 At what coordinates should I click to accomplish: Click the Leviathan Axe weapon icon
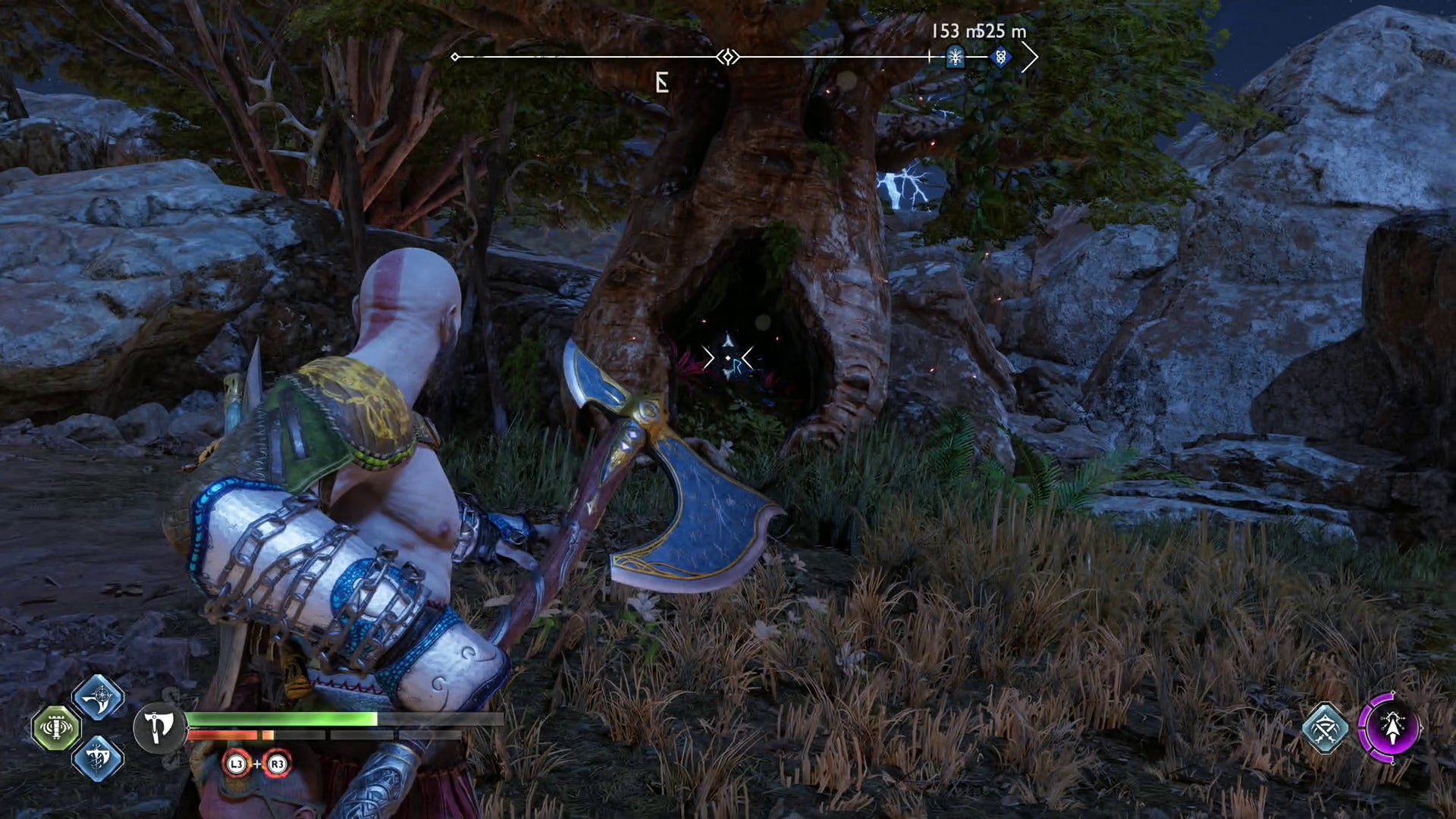(159, 728)
